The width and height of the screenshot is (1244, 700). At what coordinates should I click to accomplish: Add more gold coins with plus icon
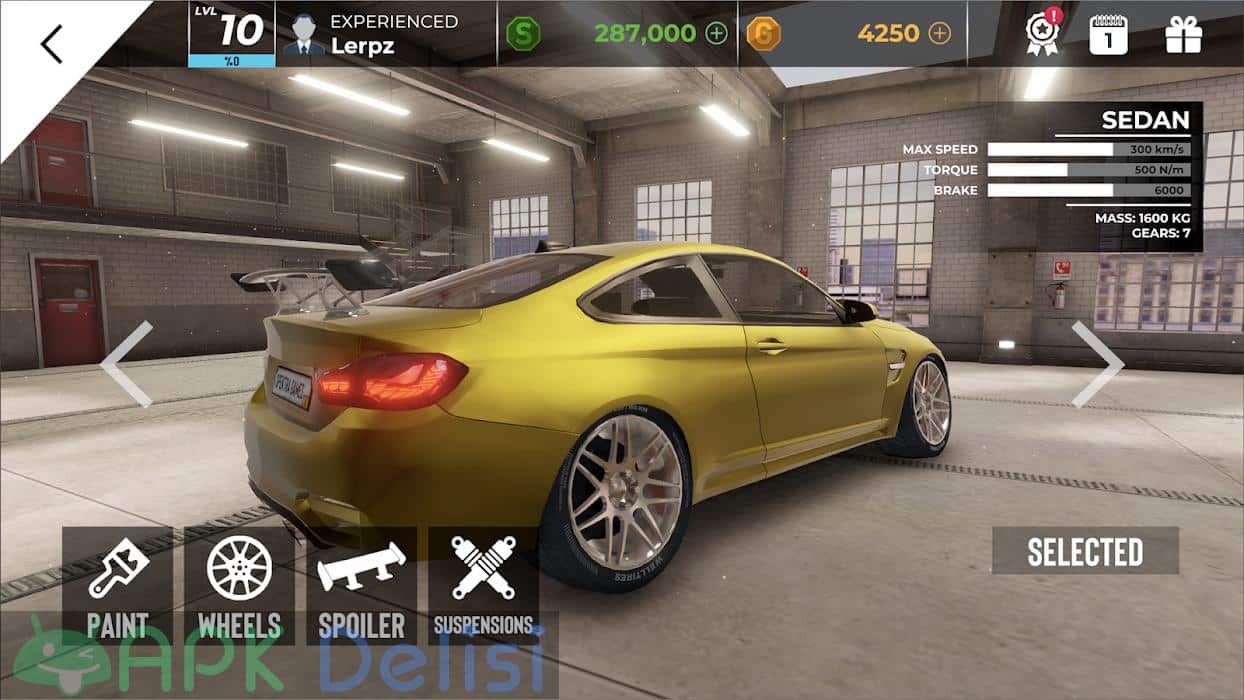[939, 33]
